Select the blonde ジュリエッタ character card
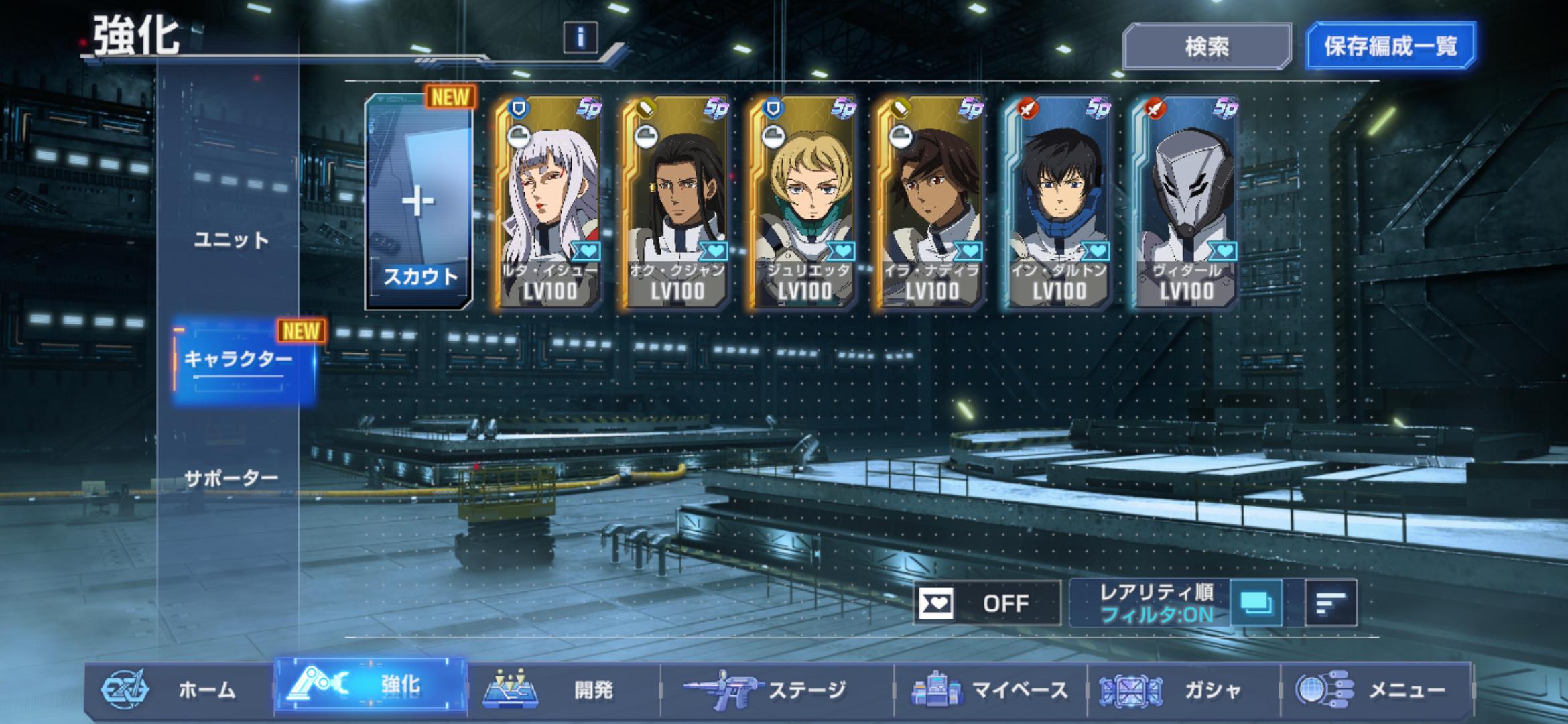The image size is (1568, 724). coord(803,202)
